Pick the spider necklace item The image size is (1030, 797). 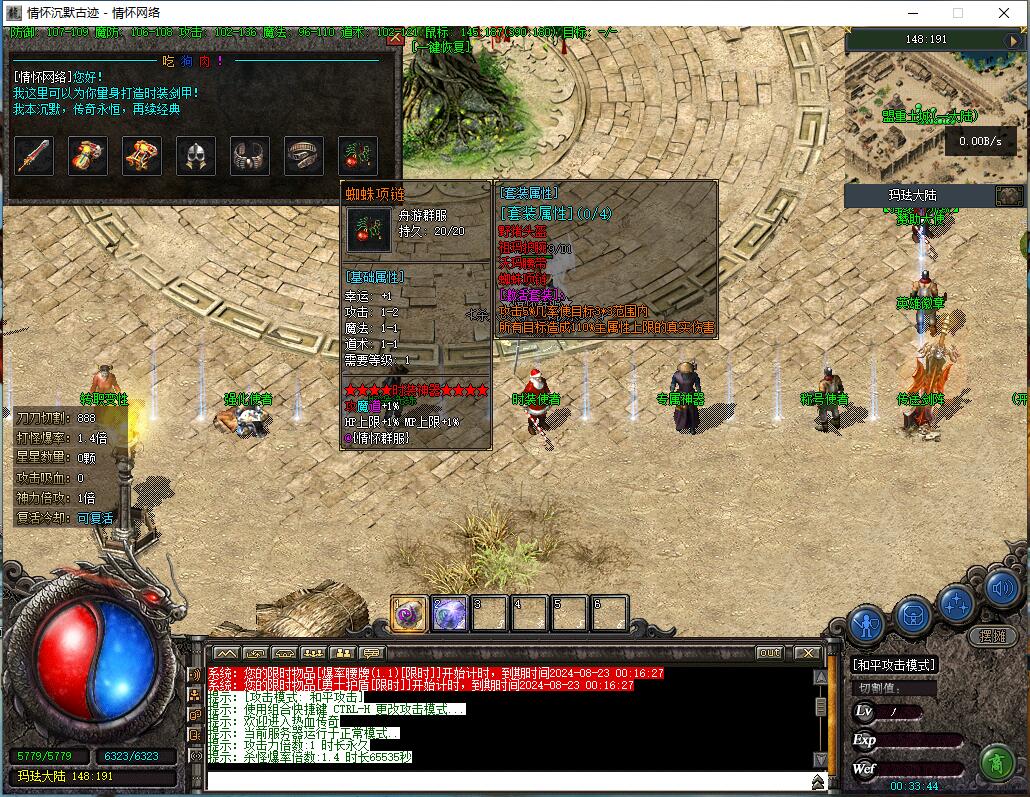tap(358, 156)
